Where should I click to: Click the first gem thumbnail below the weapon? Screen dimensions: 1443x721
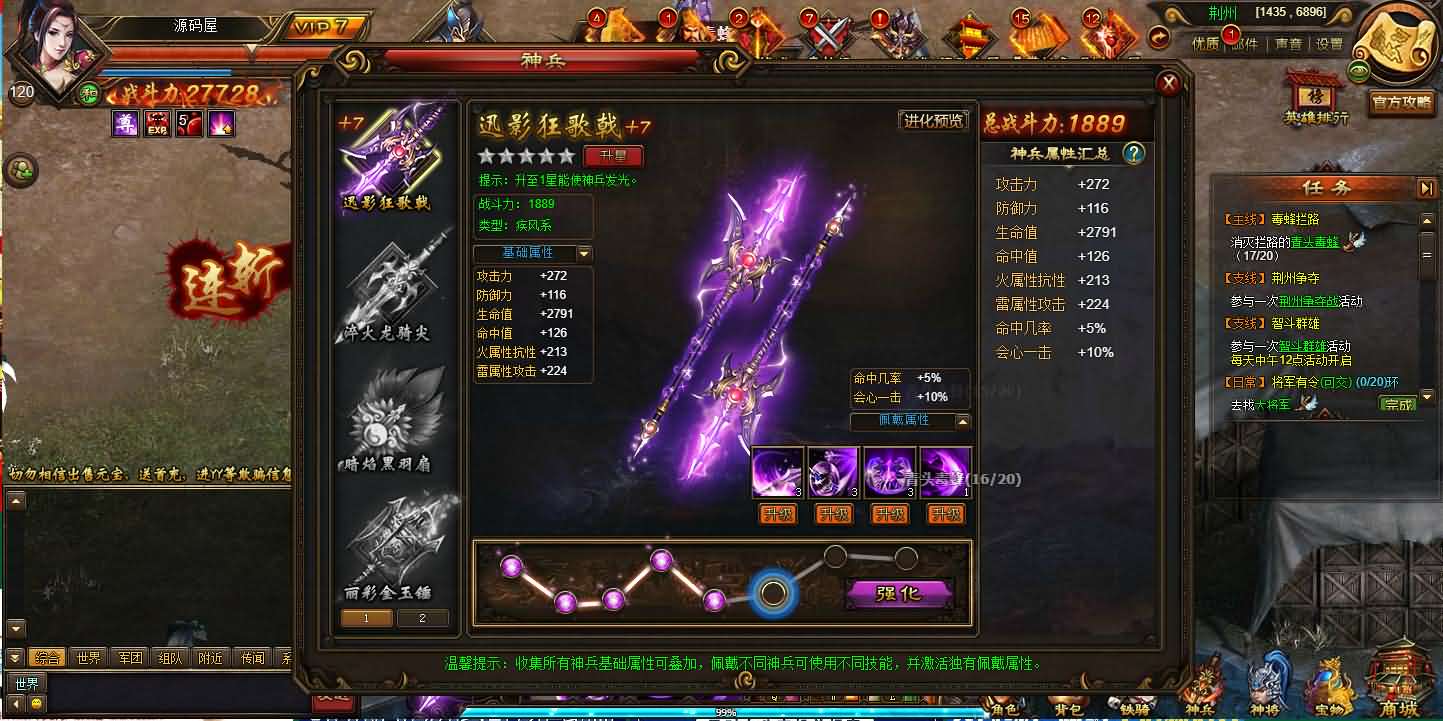(x=778, y=472)
